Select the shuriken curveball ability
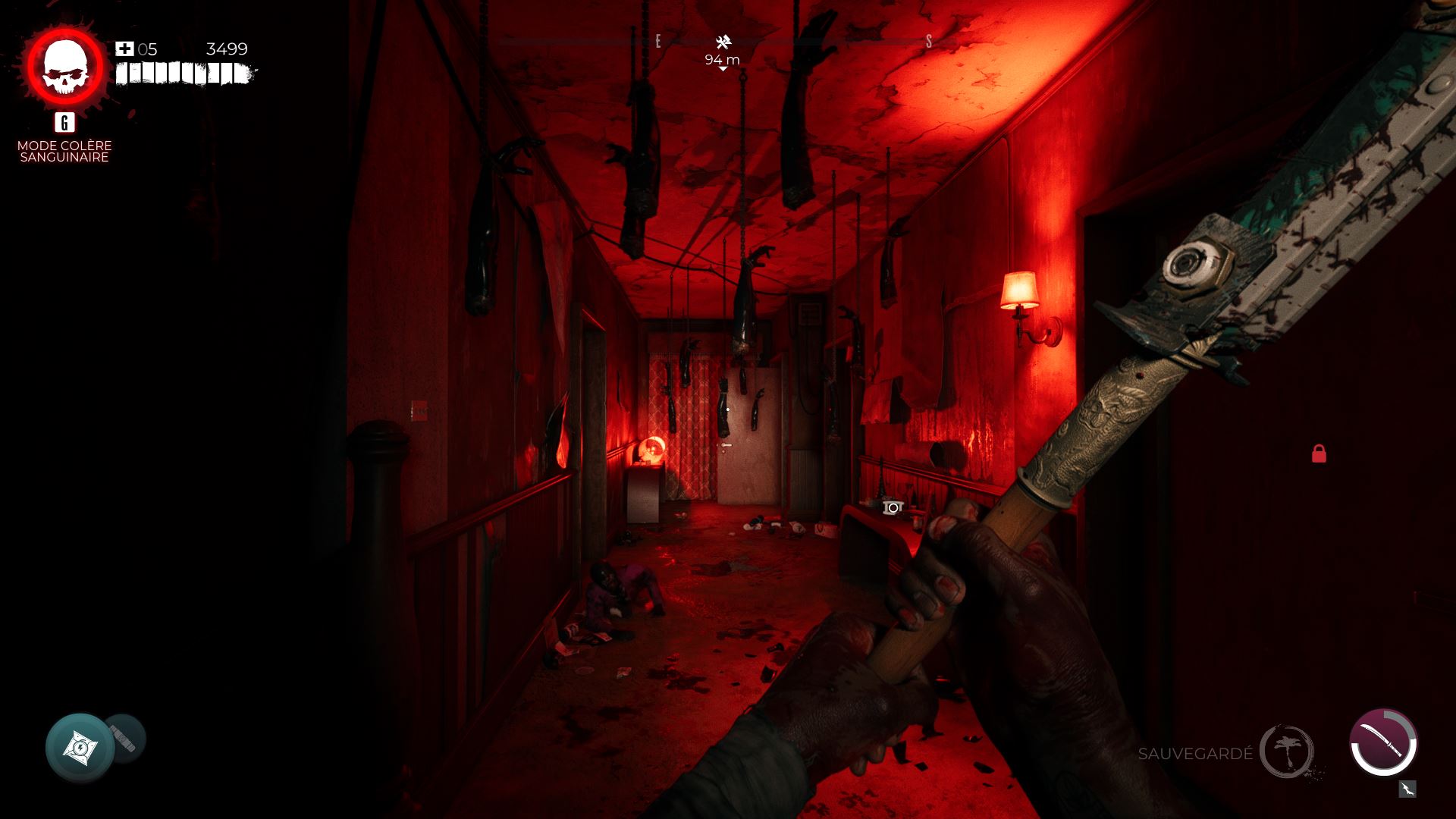This screenshot has width=1456, height=819. pos(80,748)
